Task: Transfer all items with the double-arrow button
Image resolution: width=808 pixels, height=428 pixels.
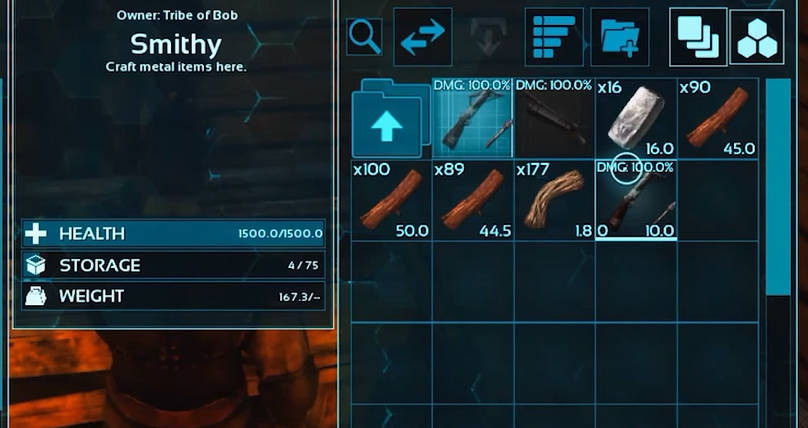Action: coord(422,37)
